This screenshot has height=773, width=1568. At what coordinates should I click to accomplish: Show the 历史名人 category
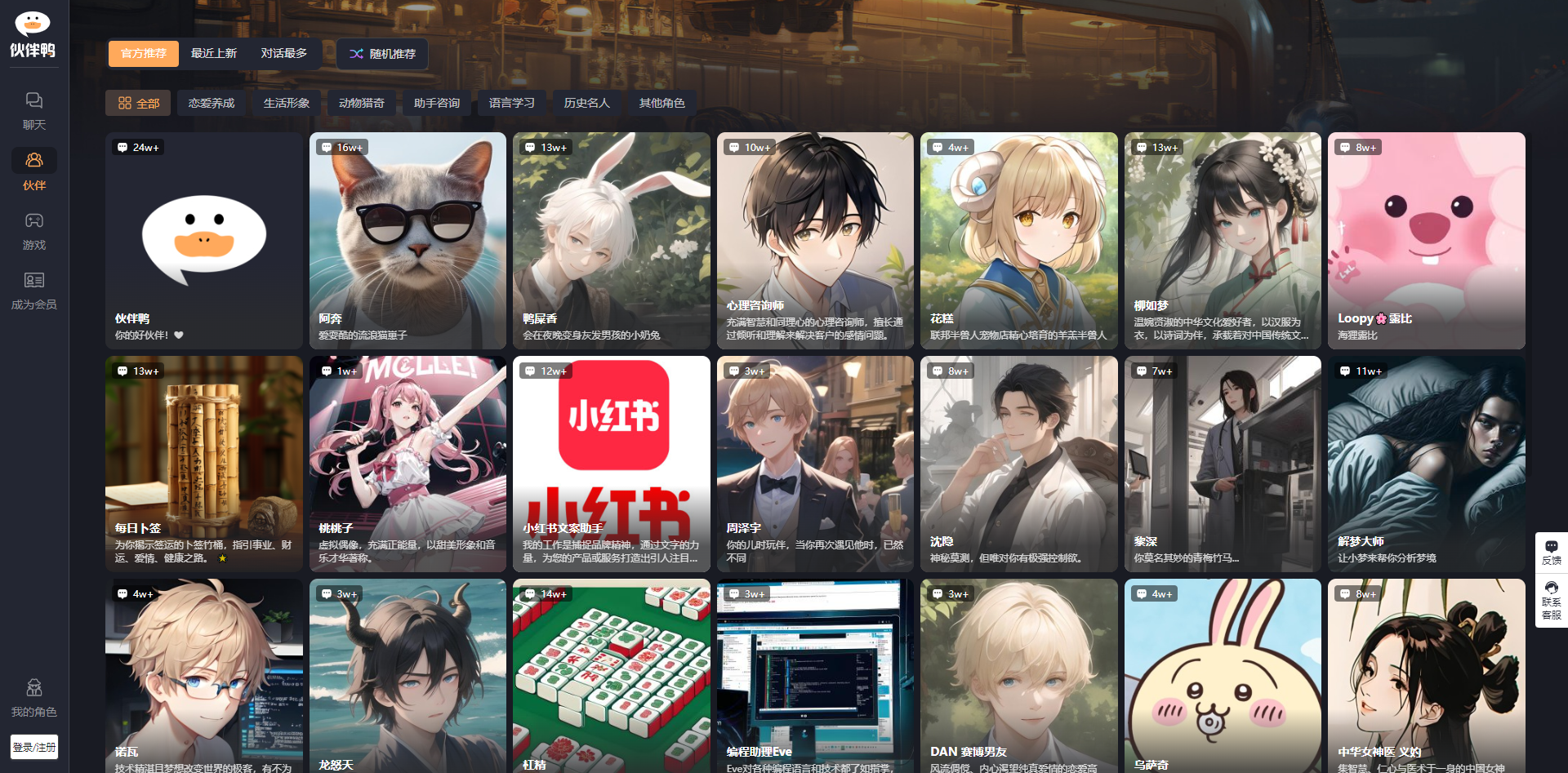tap(587, 104)
